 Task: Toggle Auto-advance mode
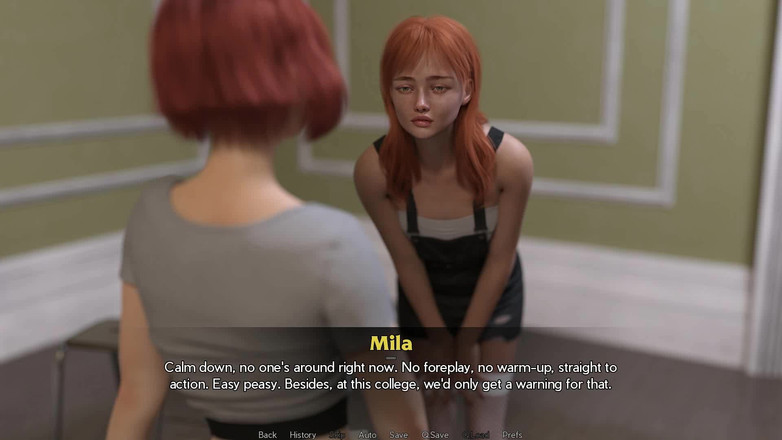pyautogui.click(x=367, y=435)
